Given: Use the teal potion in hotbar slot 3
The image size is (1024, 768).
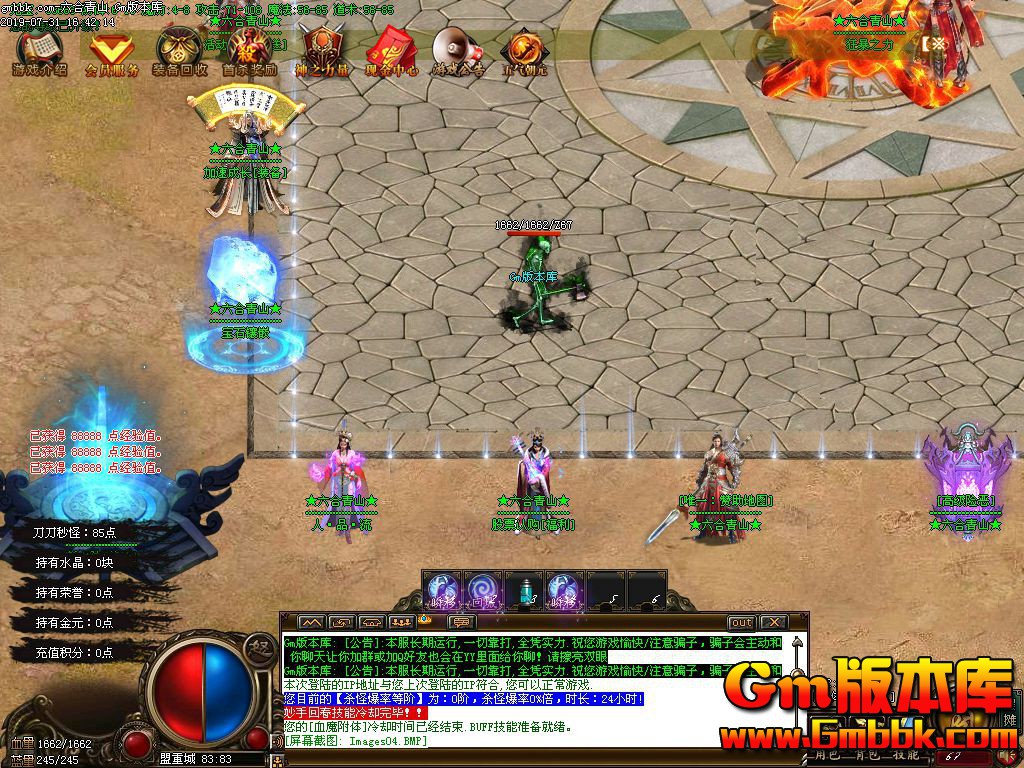Looking at the screenshot, I should pyautogui.click(x=526, y=591).
